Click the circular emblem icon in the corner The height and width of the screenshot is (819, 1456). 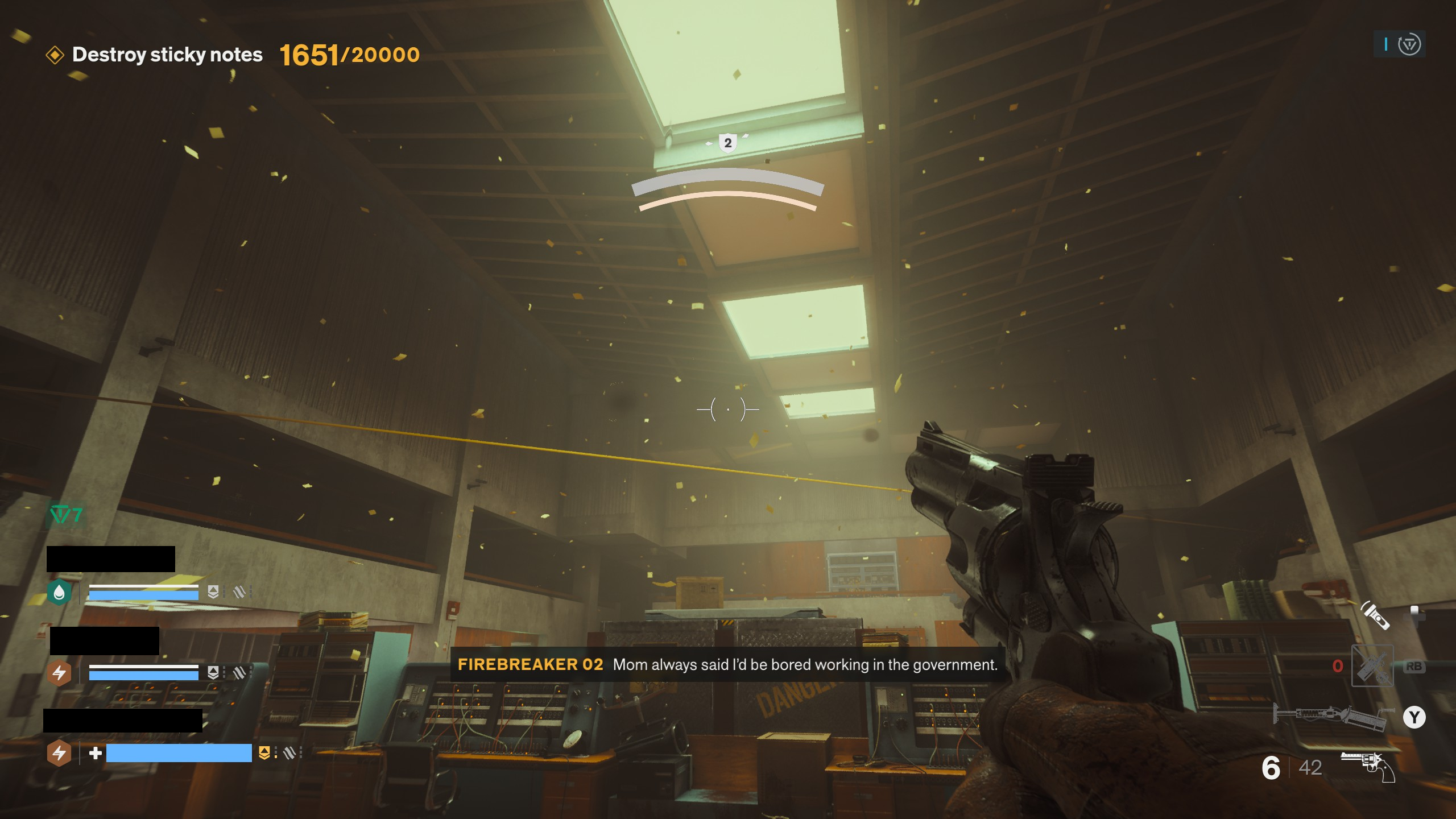(1409, 44)
